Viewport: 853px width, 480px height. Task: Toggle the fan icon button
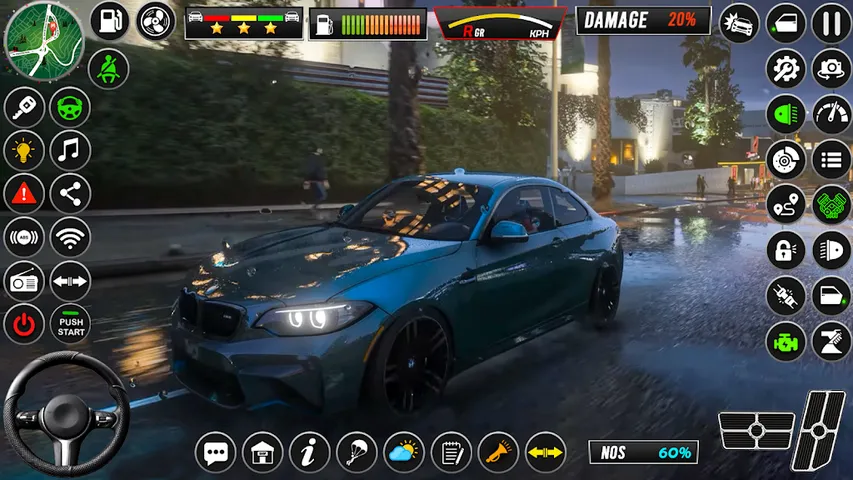156,21
